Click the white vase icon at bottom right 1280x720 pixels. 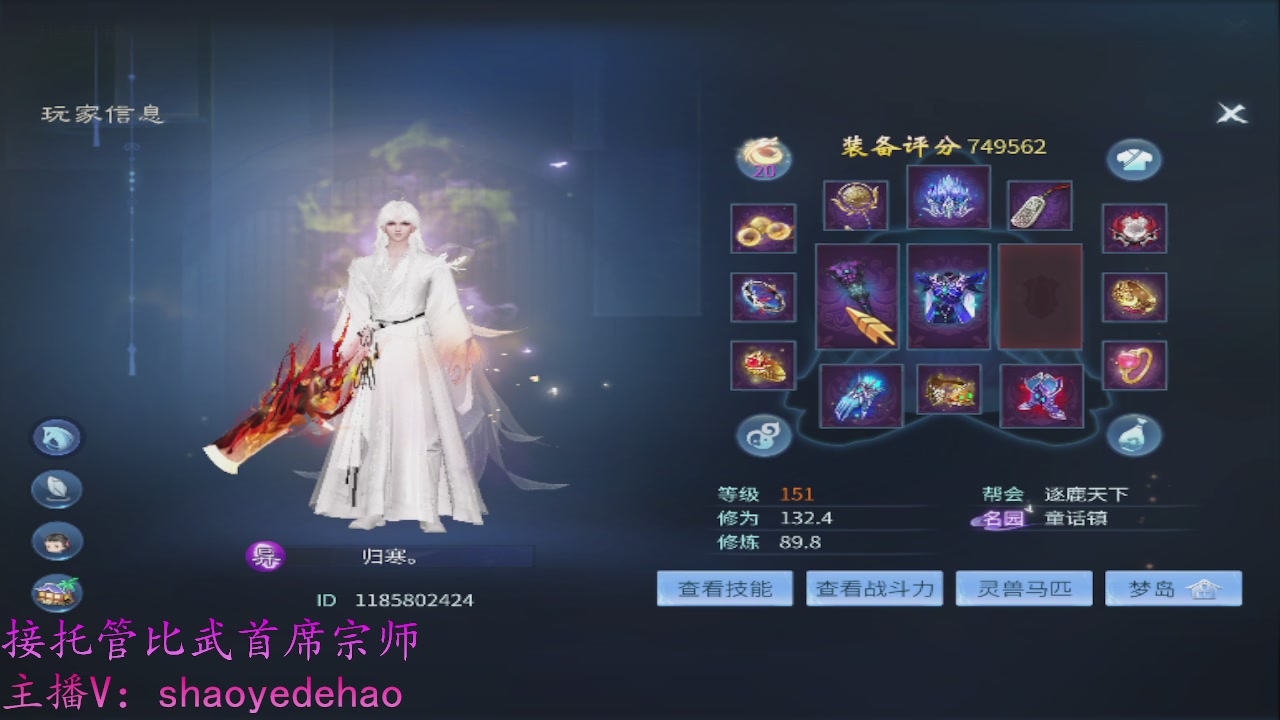1134,432
